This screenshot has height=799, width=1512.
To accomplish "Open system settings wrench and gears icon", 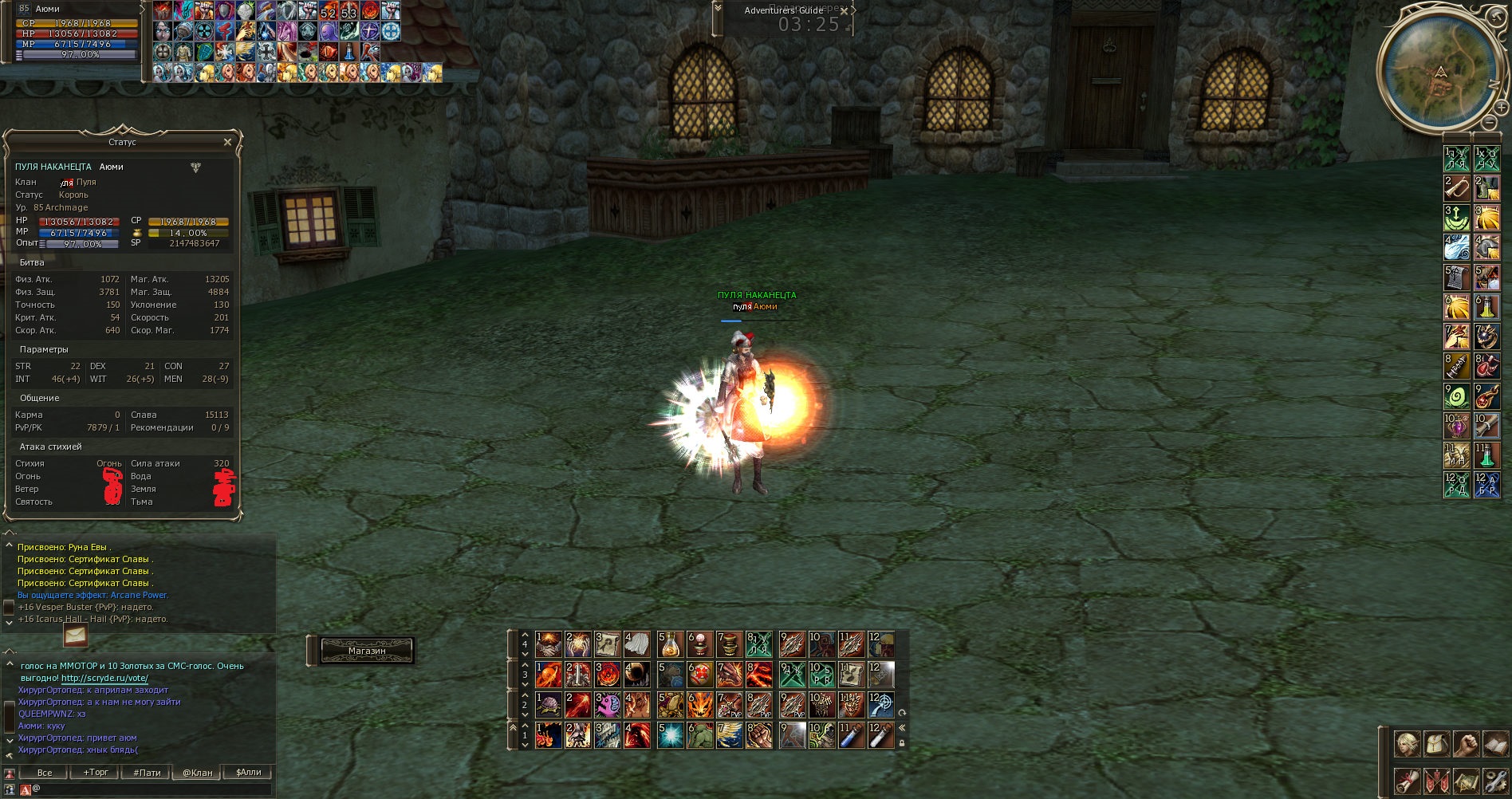I will click(1495, 781).
